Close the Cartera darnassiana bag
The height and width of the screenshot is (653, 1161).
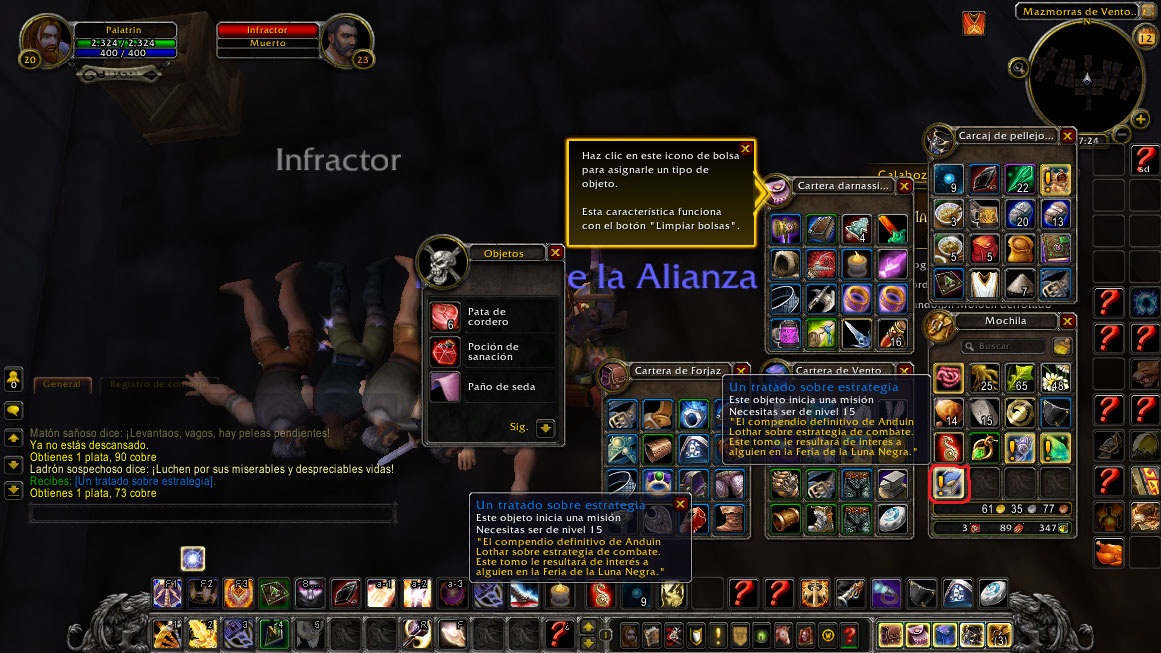[x=904, y=186]
